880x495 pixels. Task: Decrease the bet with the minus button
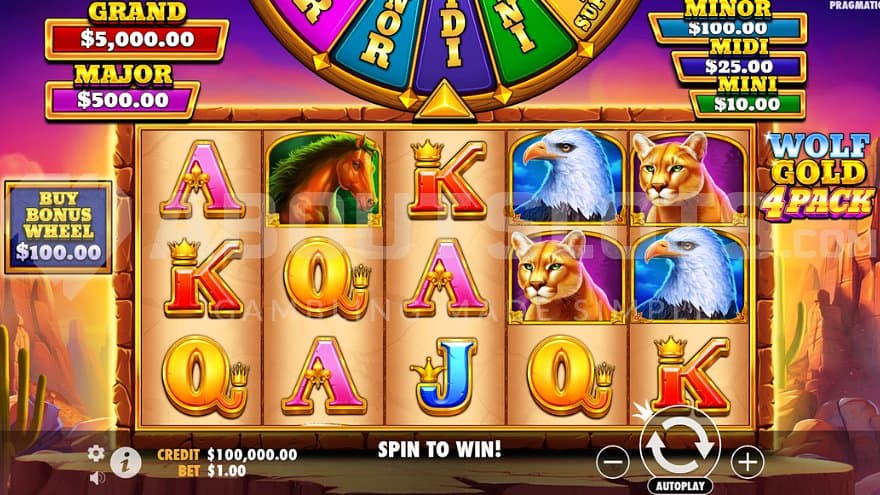pos(613,461)
